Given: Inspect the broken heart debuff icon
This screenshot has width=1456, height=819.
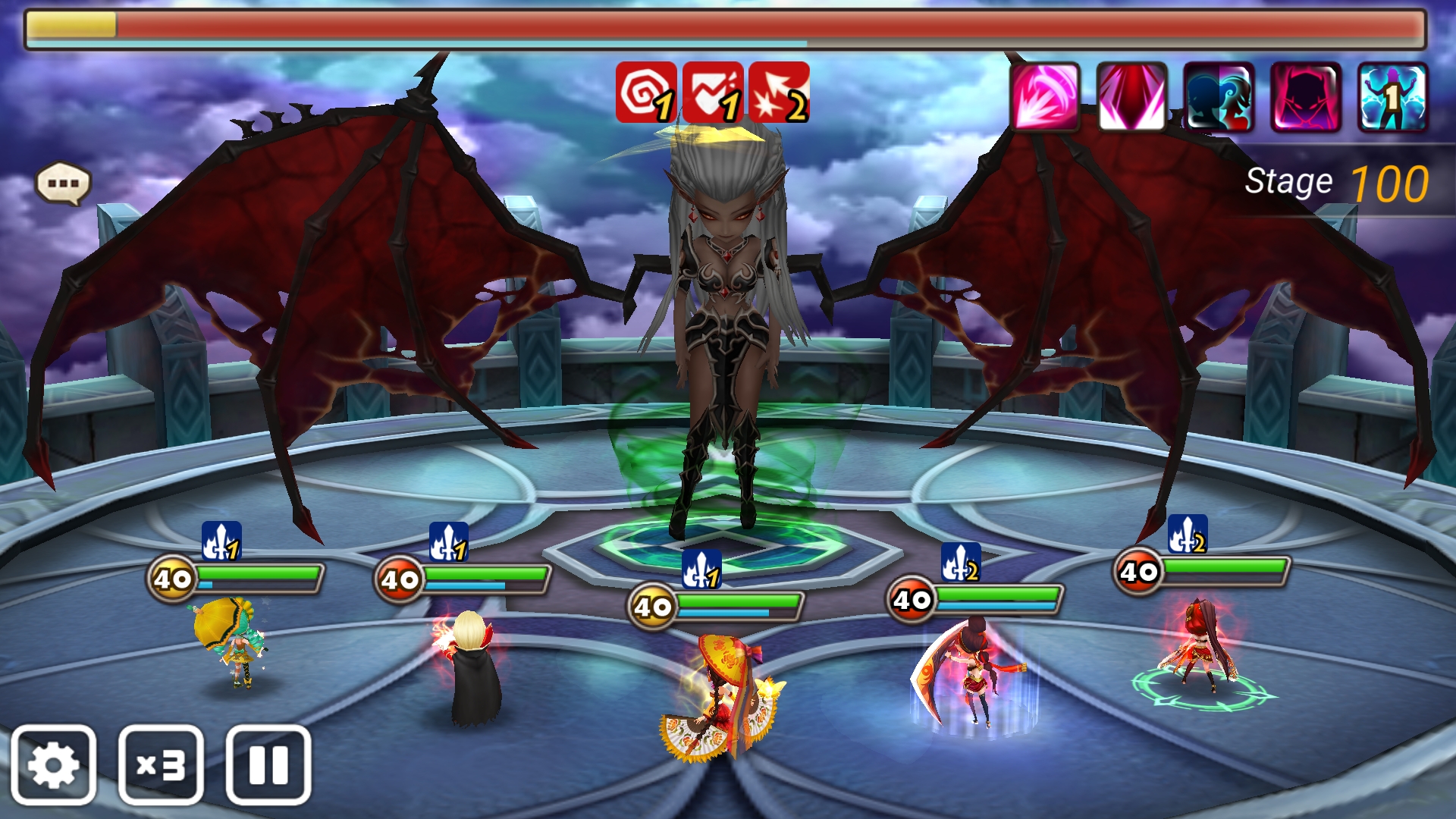Looking at the screenshot, I should (x=712, y=92).
